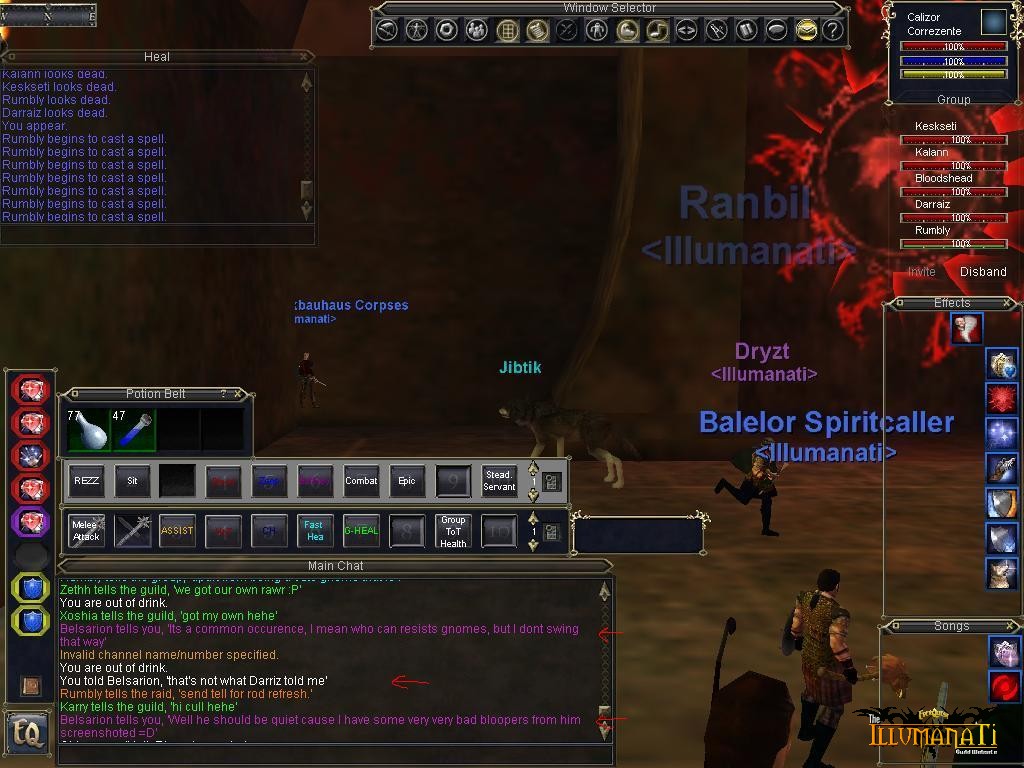
Task: Close the Effects window
Action: click(x=1007, y=303)
